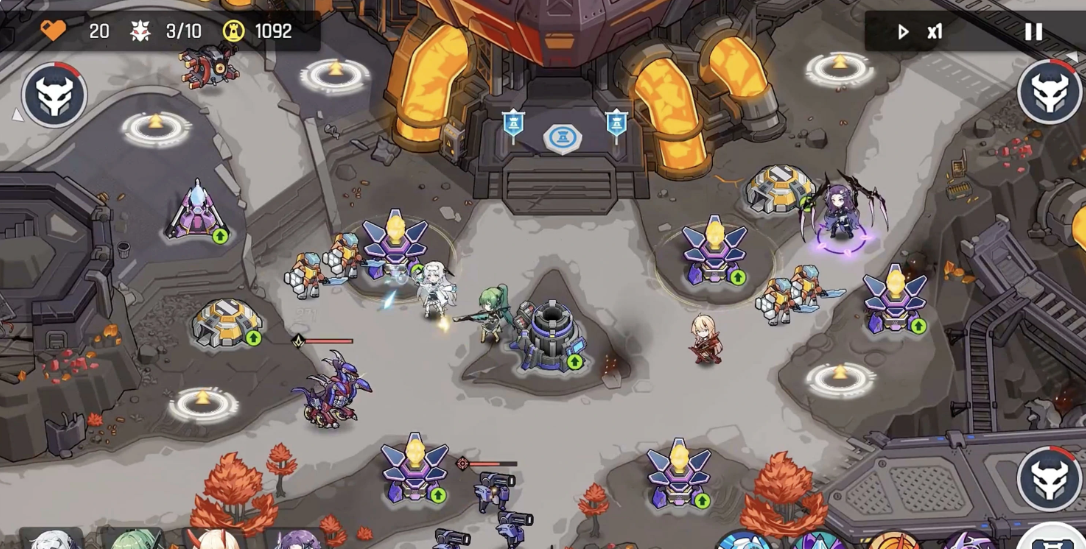The height and width of the screenshot is (549, 1086).
Task: Choose the white-haired hero portrait
Action: (x=50, y=540)
